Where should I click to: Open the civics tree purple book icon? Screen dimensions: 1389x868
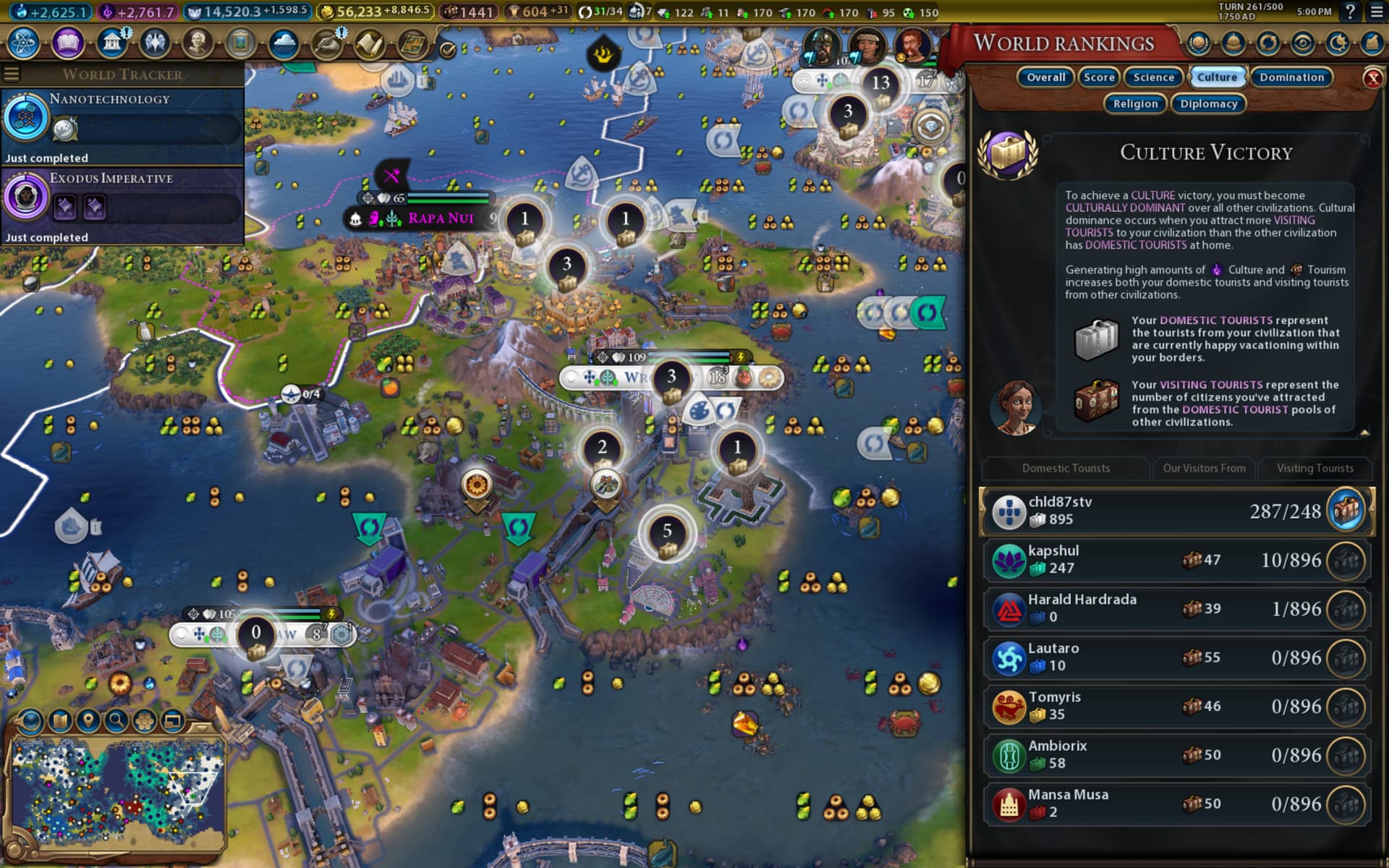67,43
